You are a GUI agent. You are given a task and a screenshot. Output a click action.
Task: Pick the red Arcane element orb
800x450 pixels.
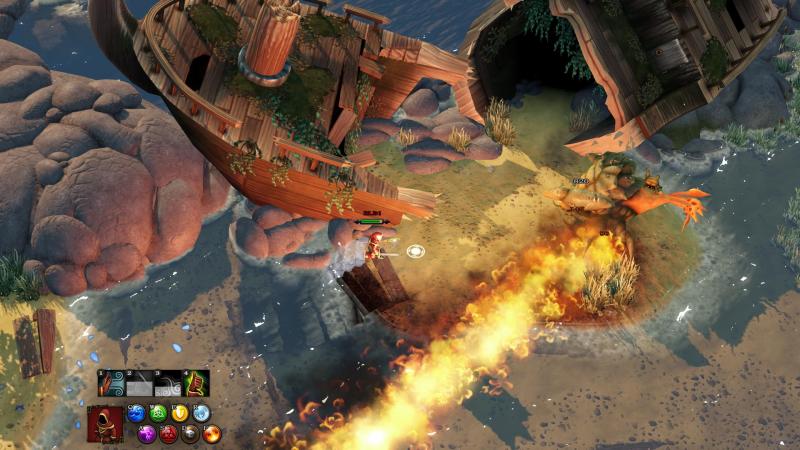pos(169,434)
